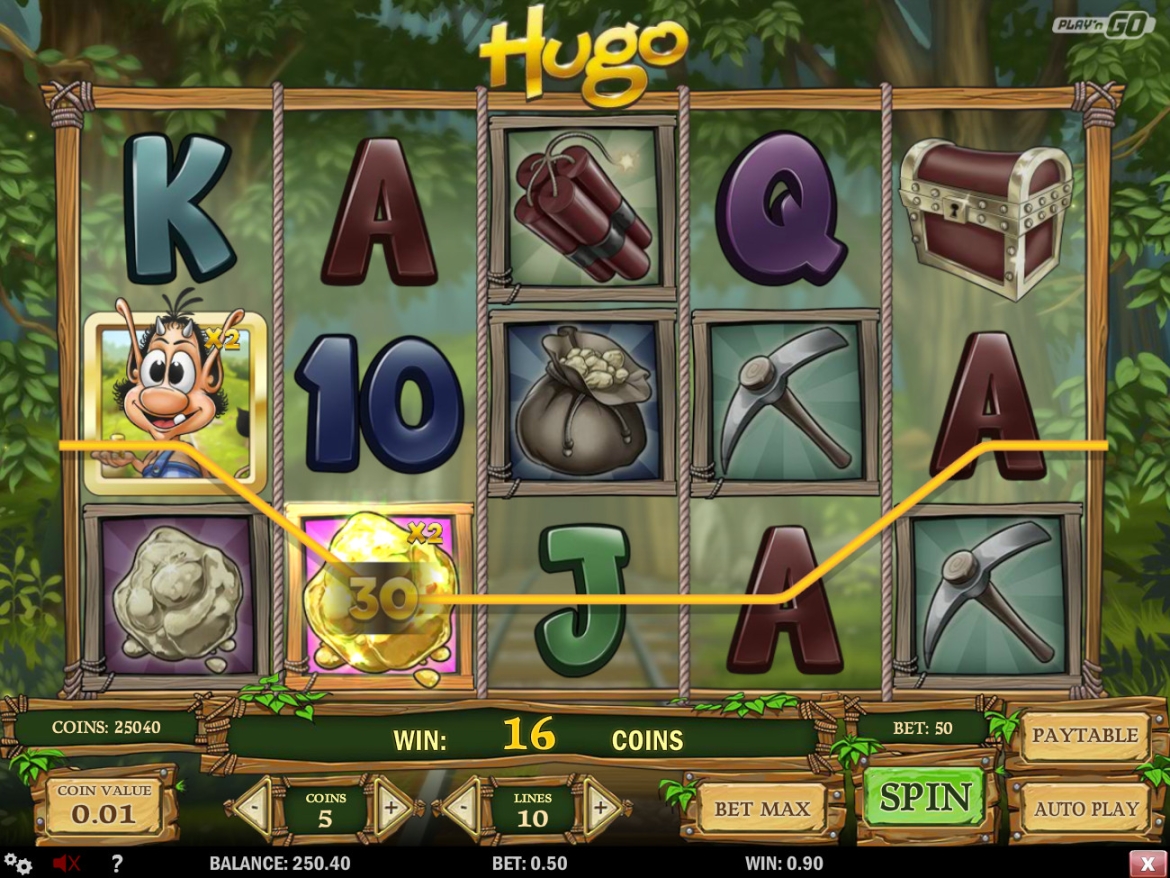Decrease the number of coins

tap(254, 807)
